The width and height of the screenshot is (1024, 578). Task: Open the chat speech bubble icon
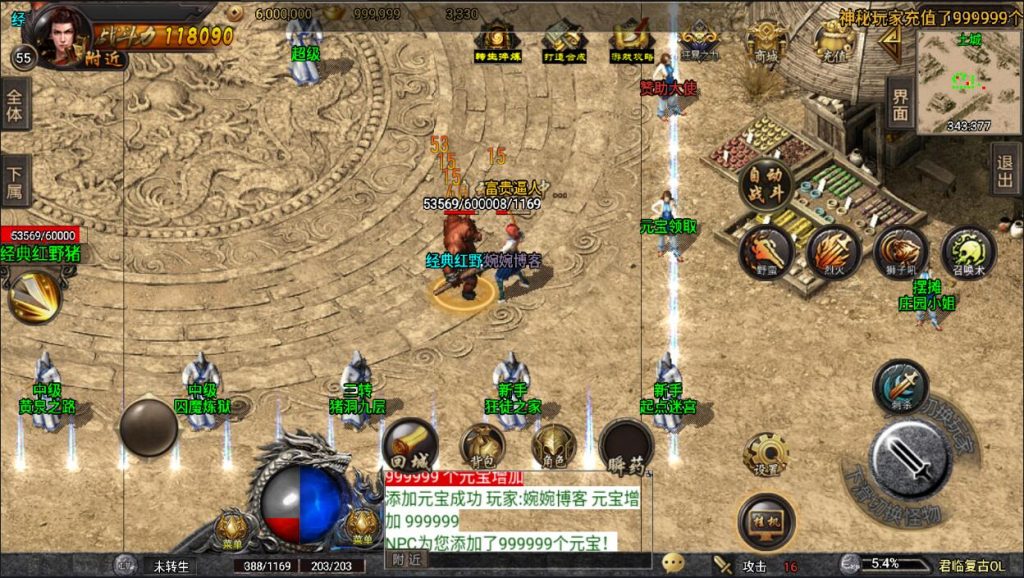pyautogui.click(x=673, y=564)
